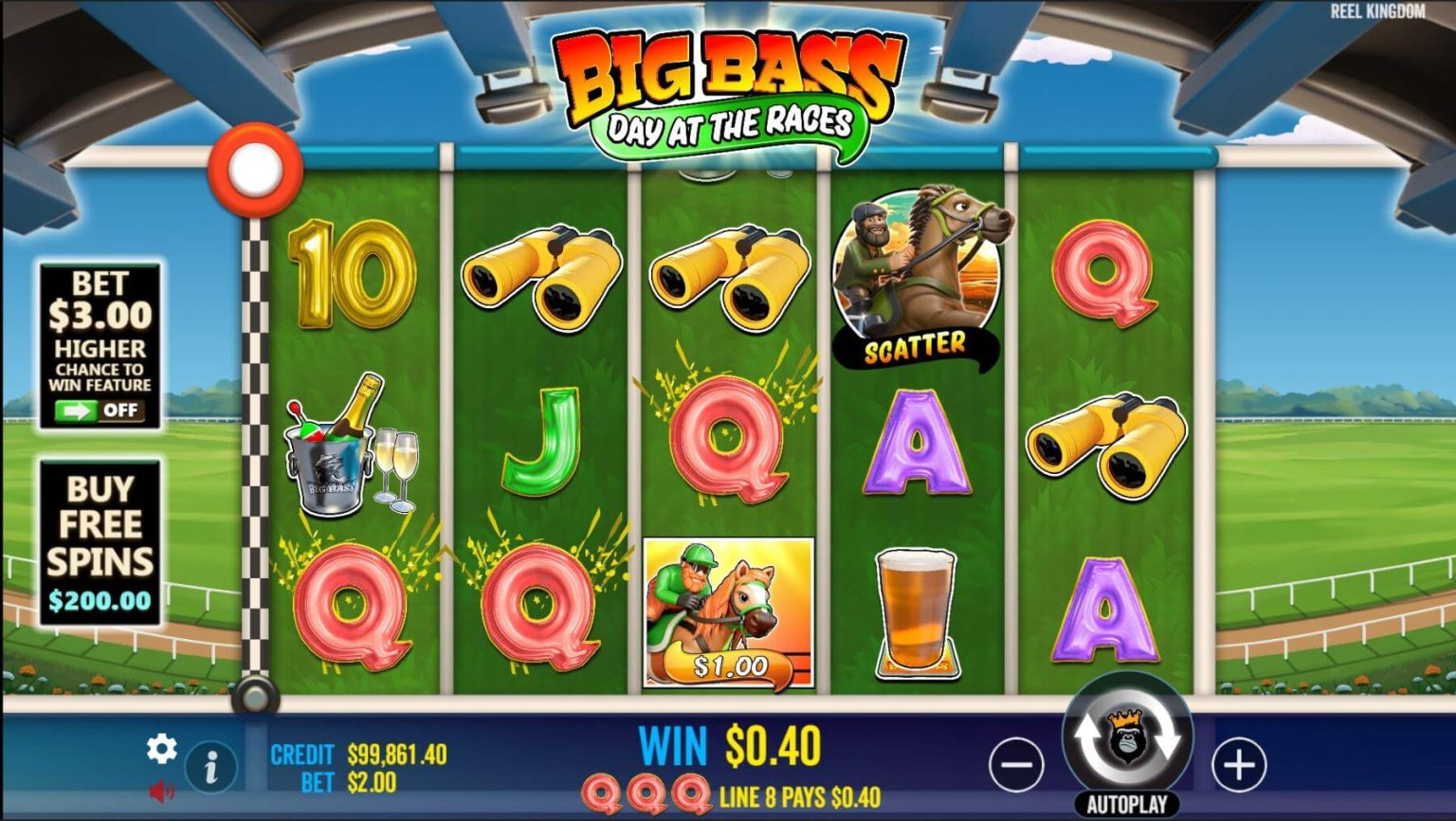Spin the reels with the gorilla button

tap(1127, 737)
